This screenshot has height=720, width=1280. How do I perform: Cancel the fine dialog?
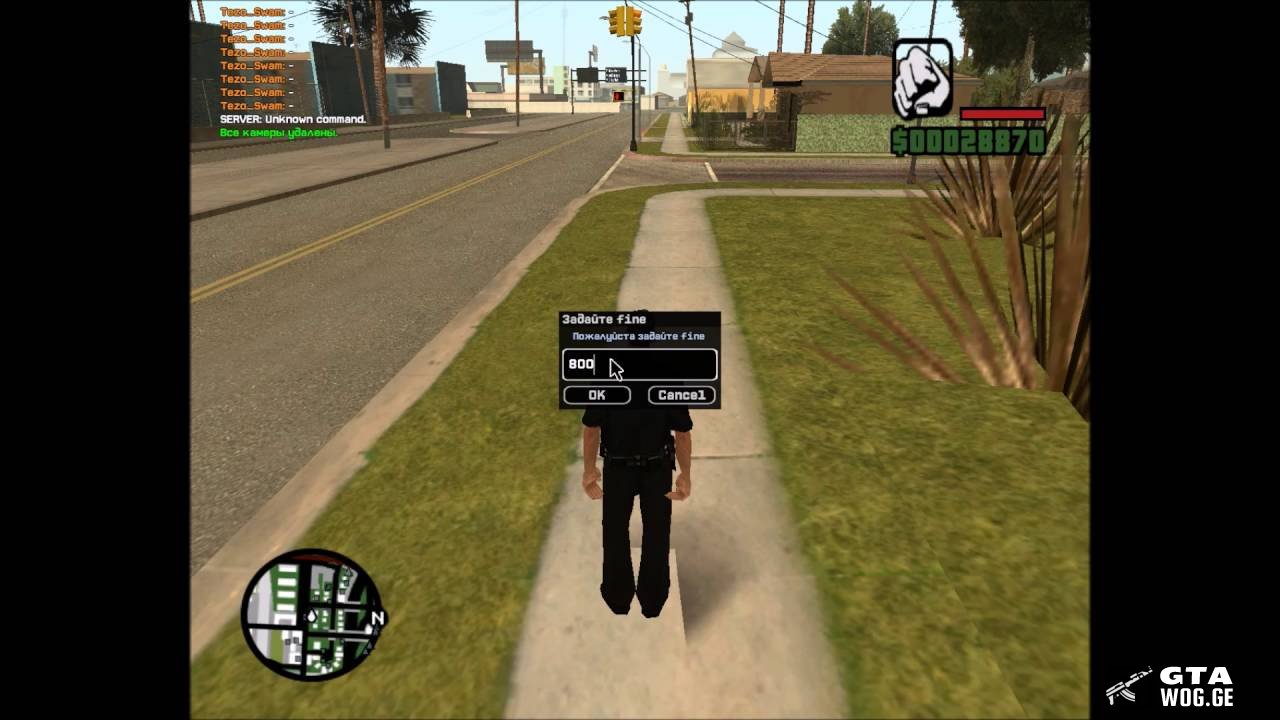(x=682, y=395)
